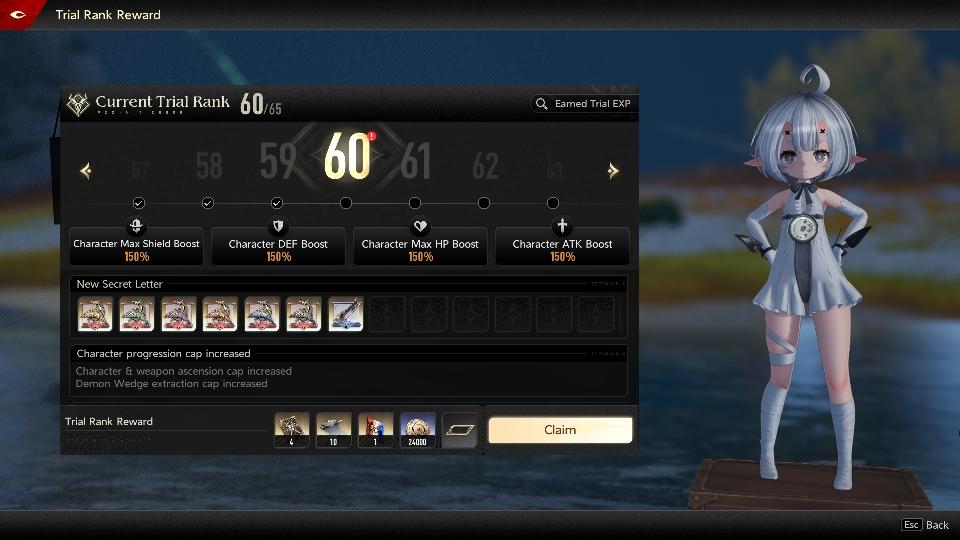960x540 pixels.
Task: Select rank 58 in the rank strip
Action: point(209,165)
